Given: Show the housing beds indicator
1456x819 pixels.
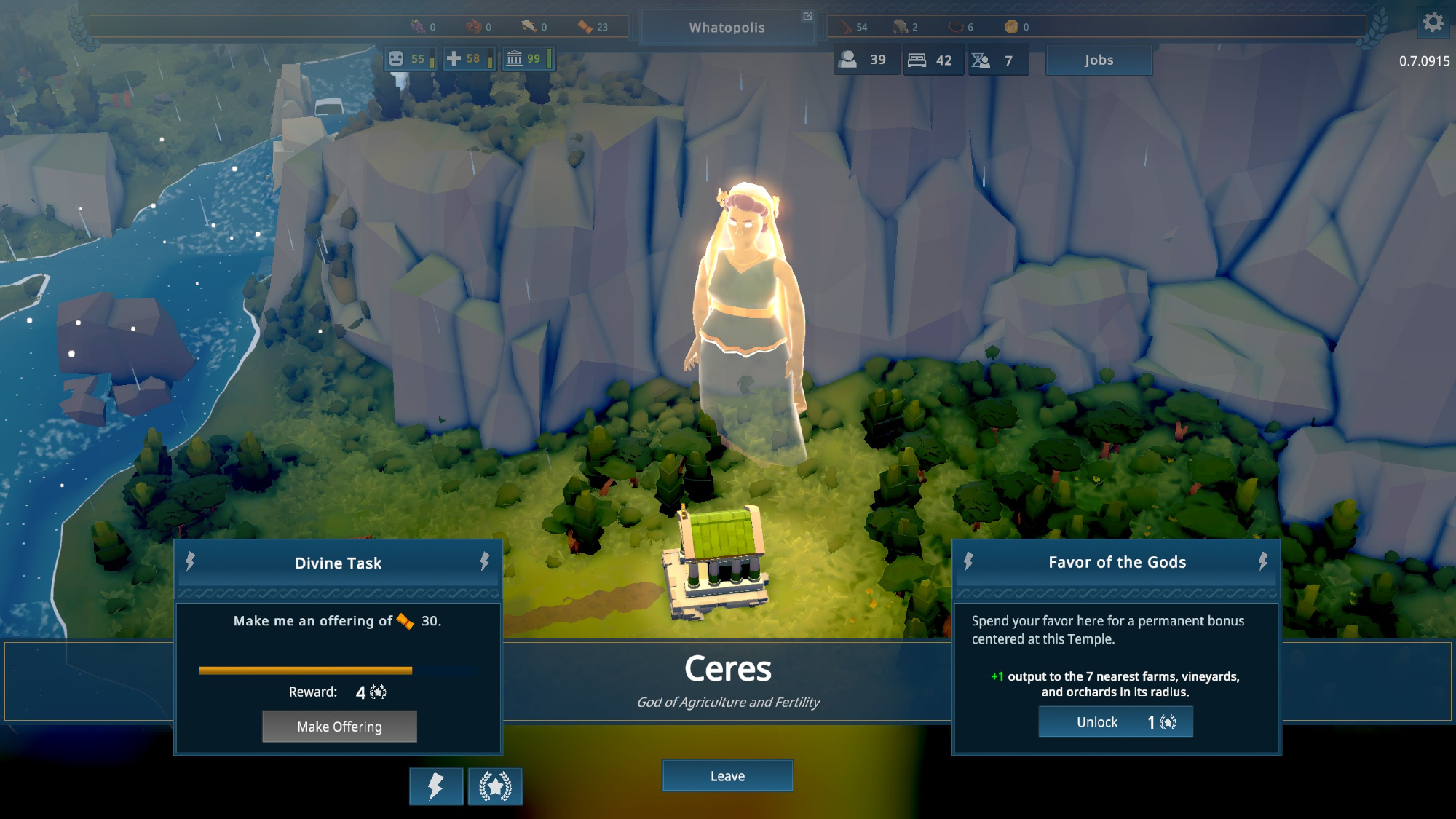Looking at the screenshot, I should [x=930, y=60].
